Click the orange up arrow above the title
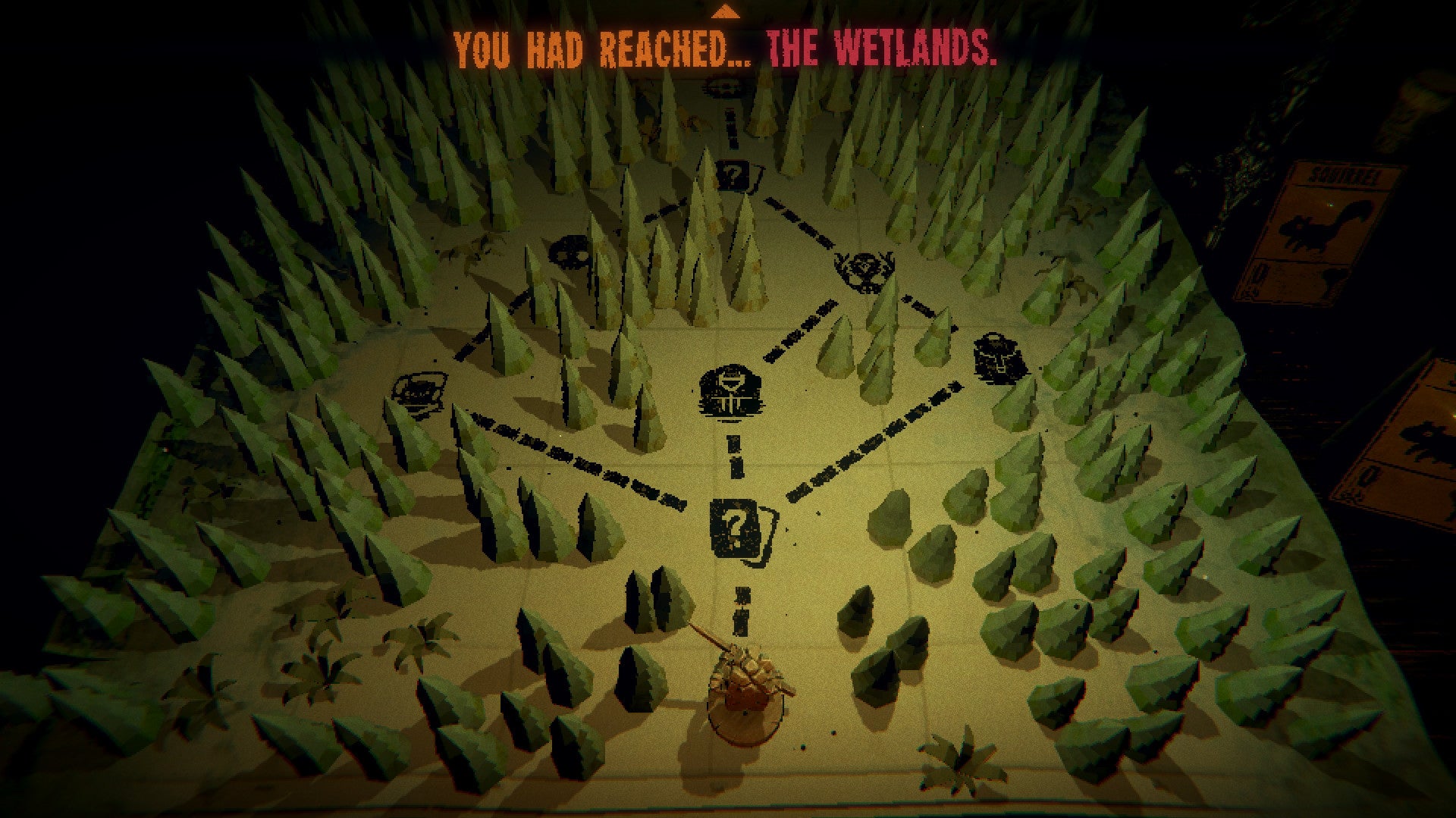 (726, 14)
